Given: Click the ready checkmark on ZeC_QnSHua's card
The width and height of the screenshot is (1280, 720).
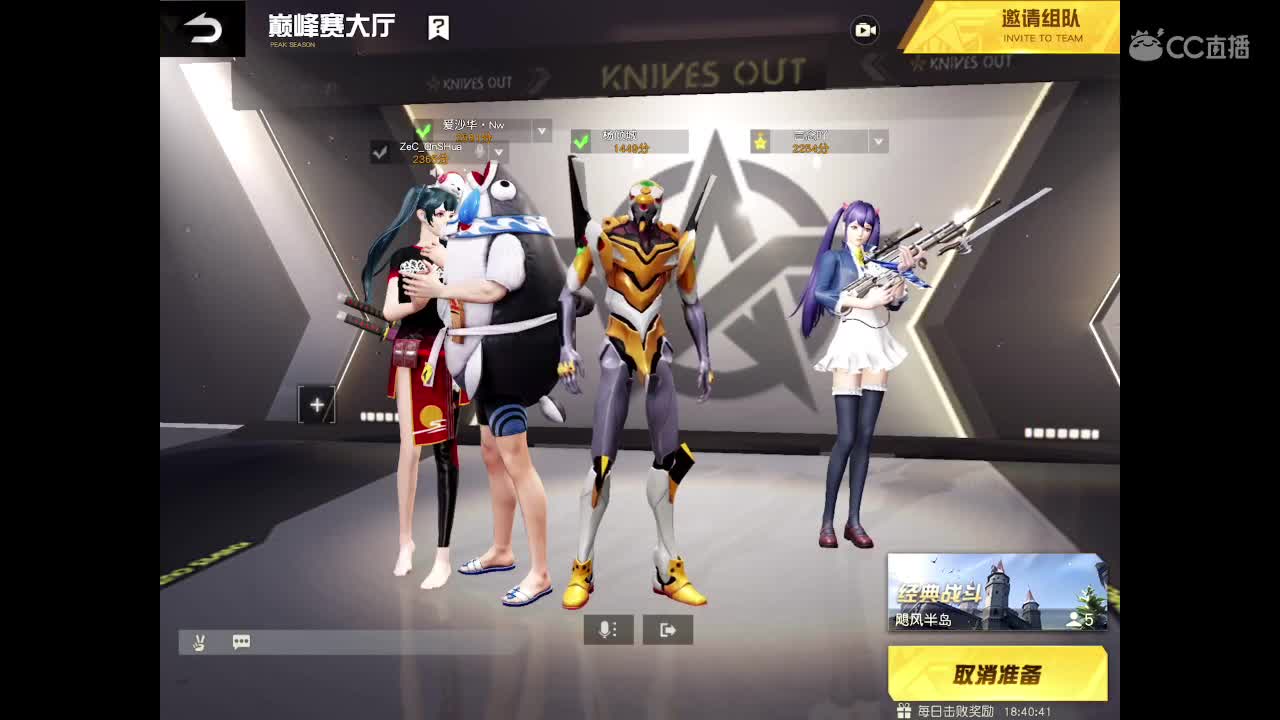Looking at the screenshot, I should [377, 152].
